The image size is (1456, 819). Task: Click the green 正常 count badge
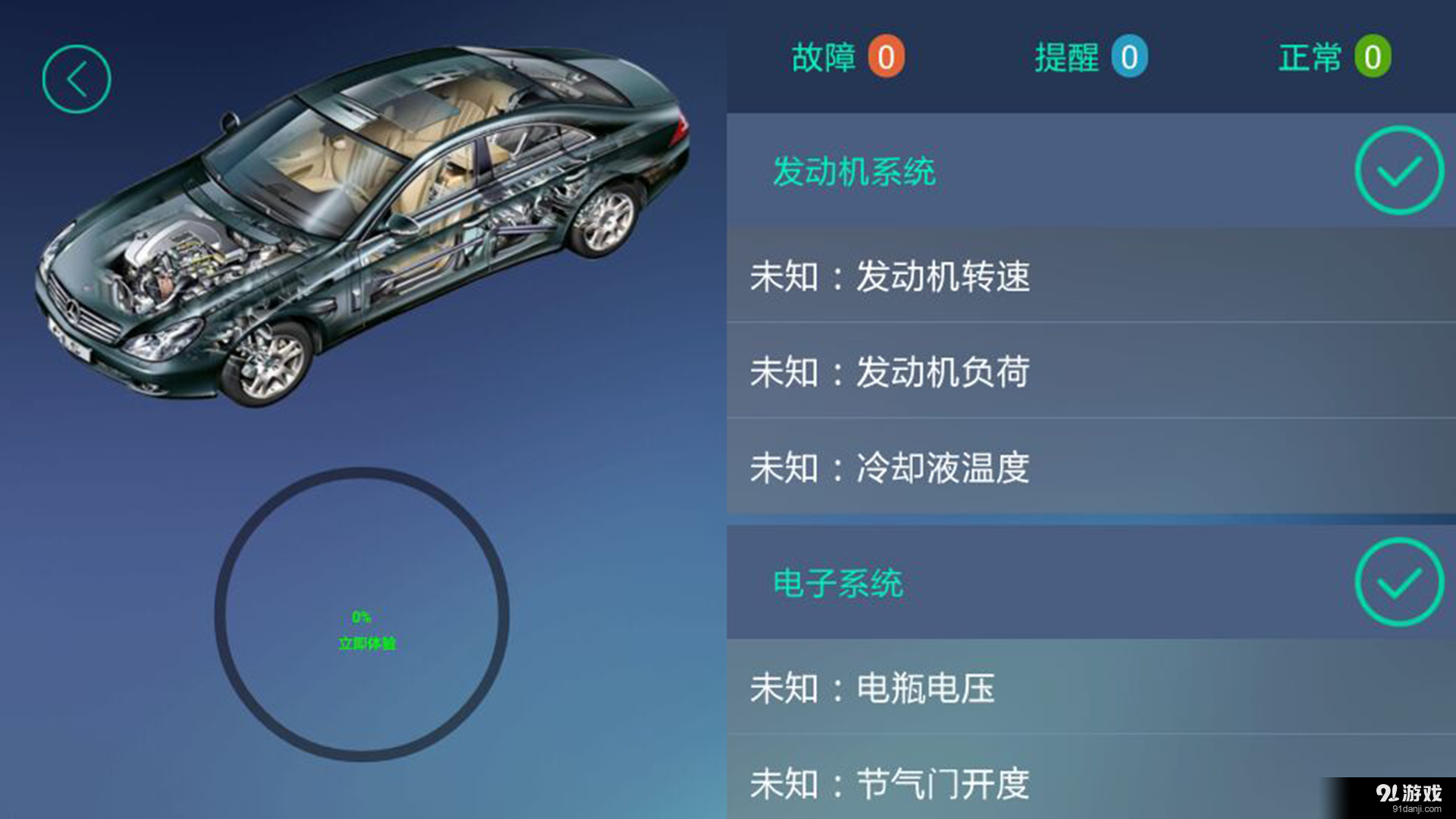coord(1373,56)
